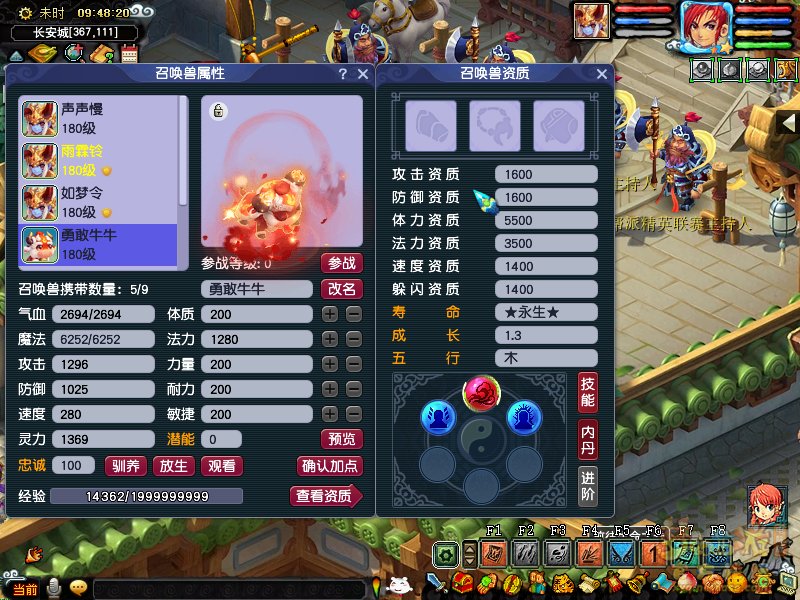
Task: Confirm points with 确认加点
Action: [330, 466]
